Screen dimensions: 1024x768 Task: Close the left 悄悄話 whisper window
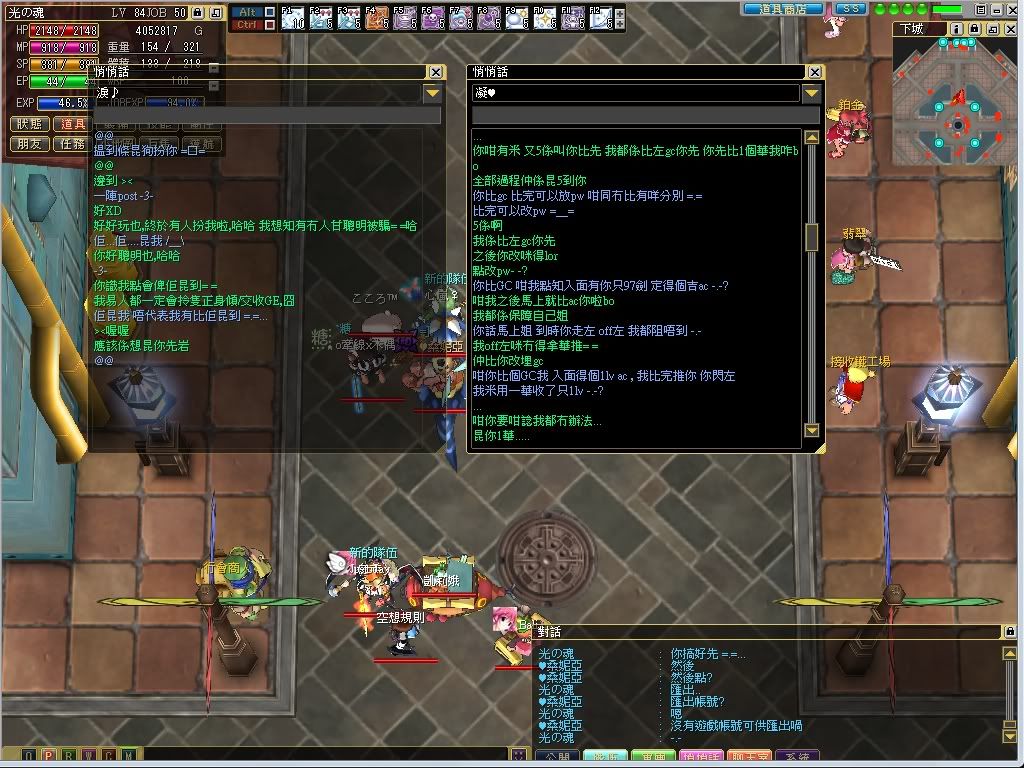[x=436, y=72]
